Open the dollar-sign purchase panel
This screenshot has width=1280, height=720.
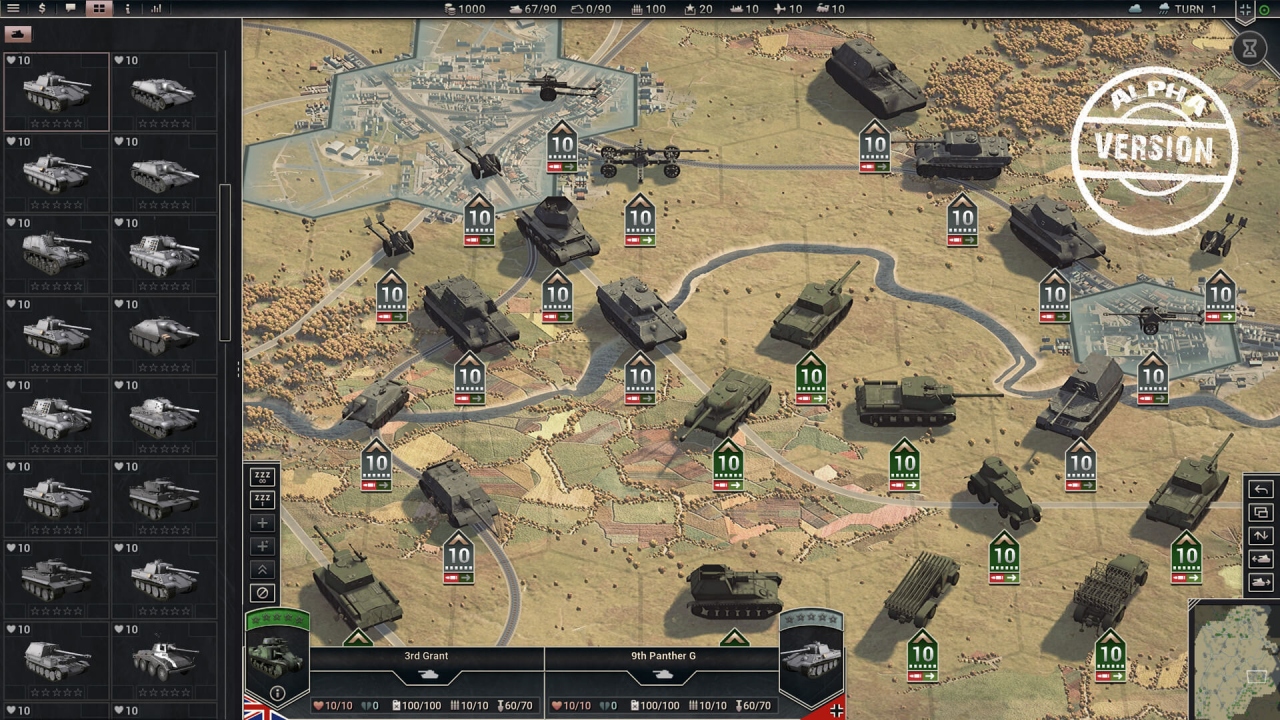[x=42, y=8]
